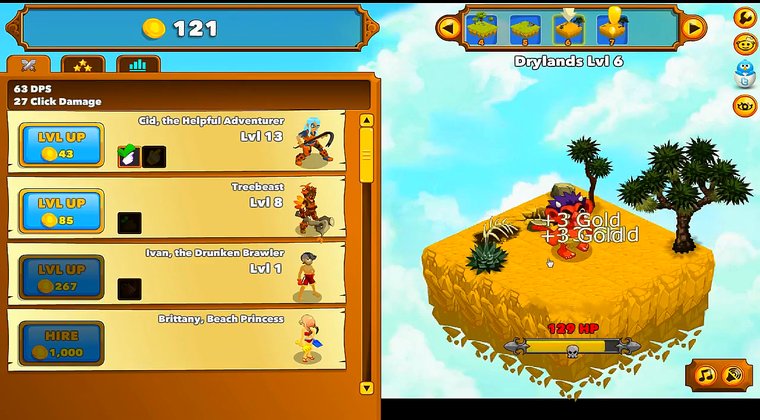Advance to zone level 7
Viewport: 760px width, 420px height.
[x=612, y=28]
